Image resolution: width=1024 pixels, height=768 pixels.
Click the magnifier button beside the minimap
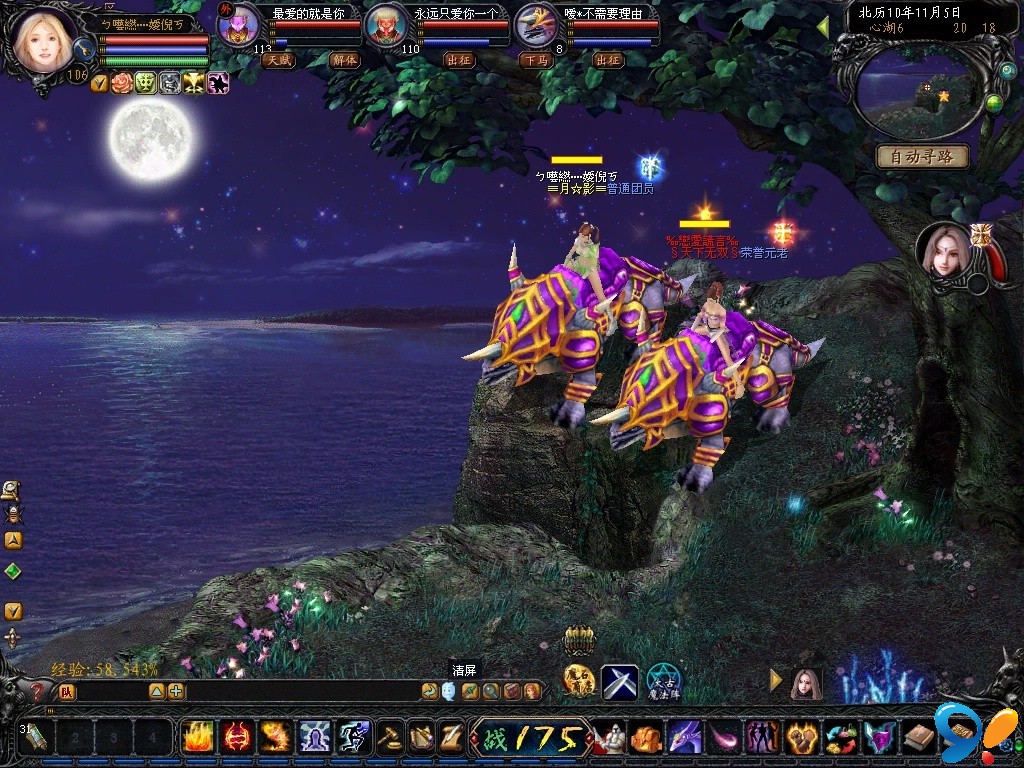(1007, 72)
